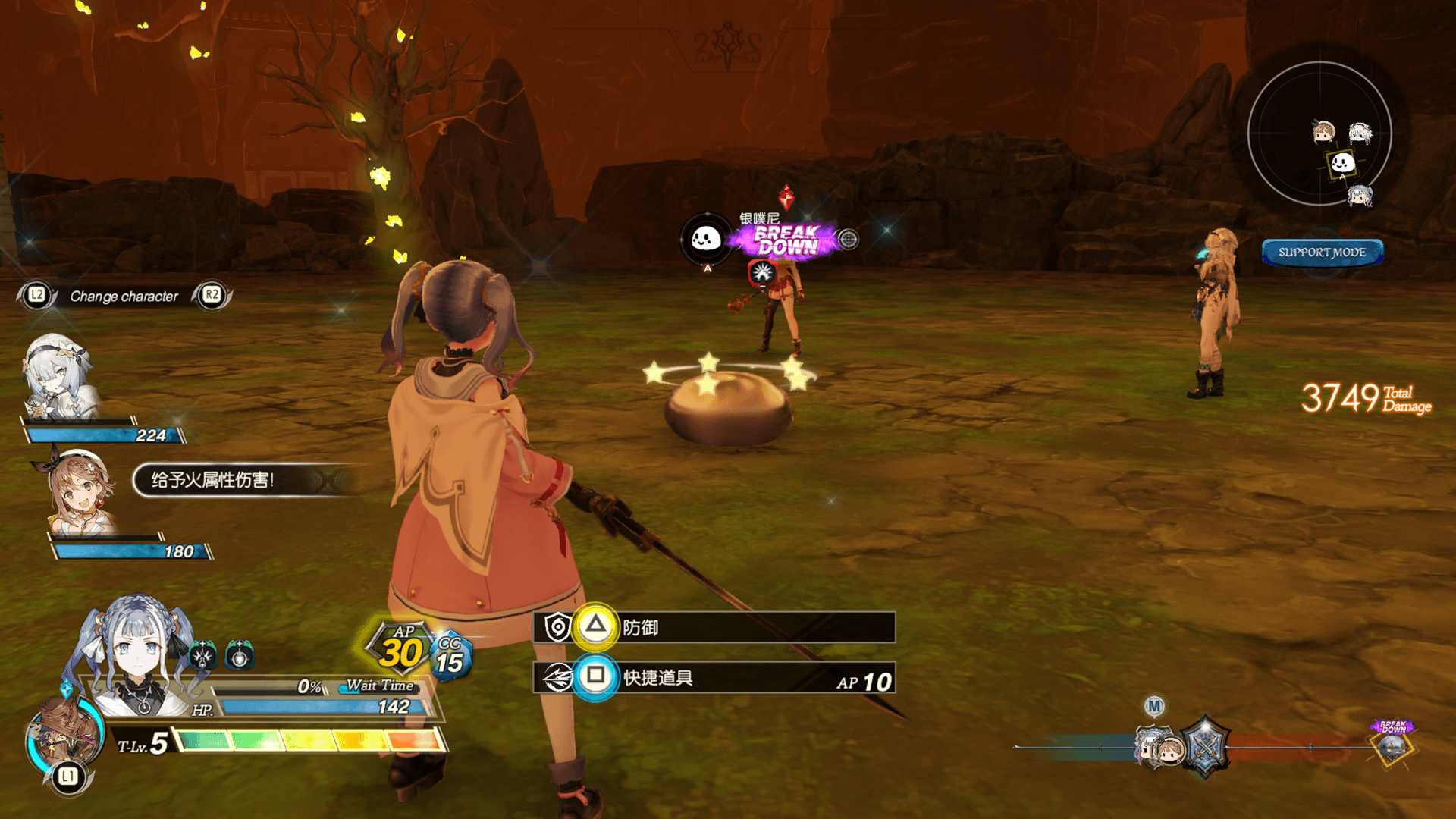Image resolution: width=1456 pixels, height=819 pixels.
Task: Click the CC 15 core charge badge
Action: 450,656
